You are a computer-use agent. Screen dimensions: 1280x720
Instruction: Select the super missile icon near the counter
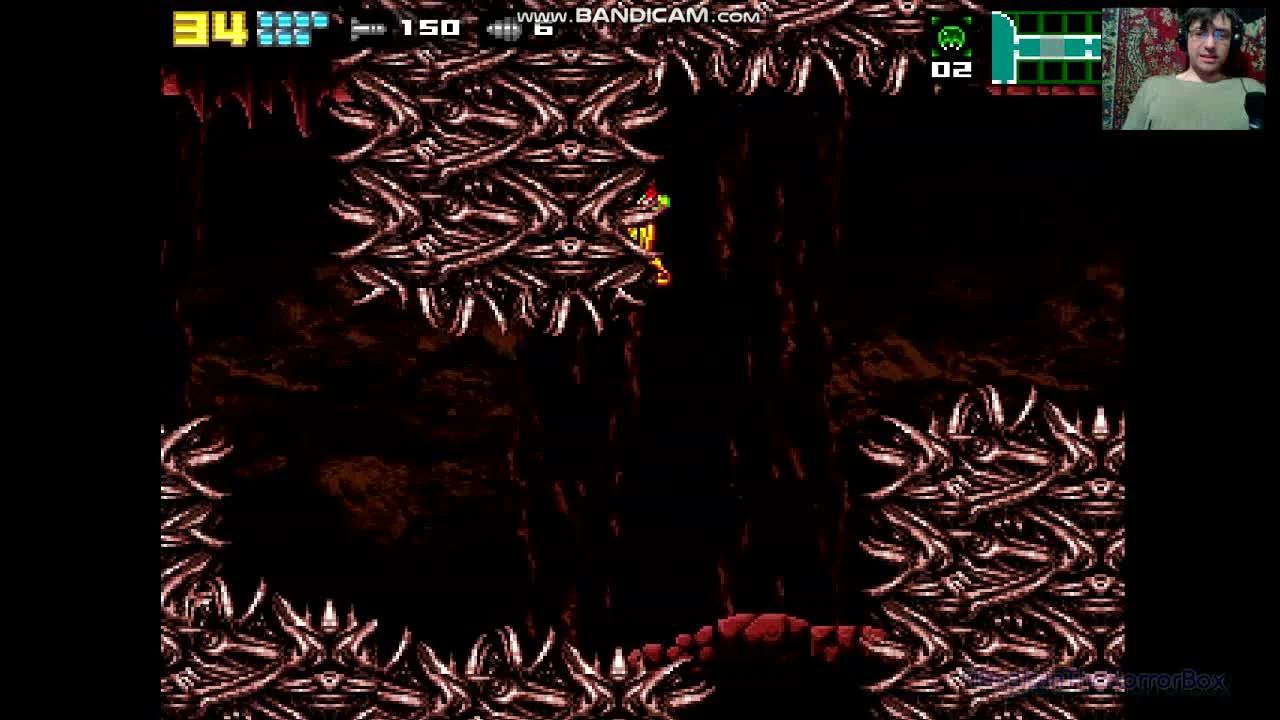click(505, 27)
